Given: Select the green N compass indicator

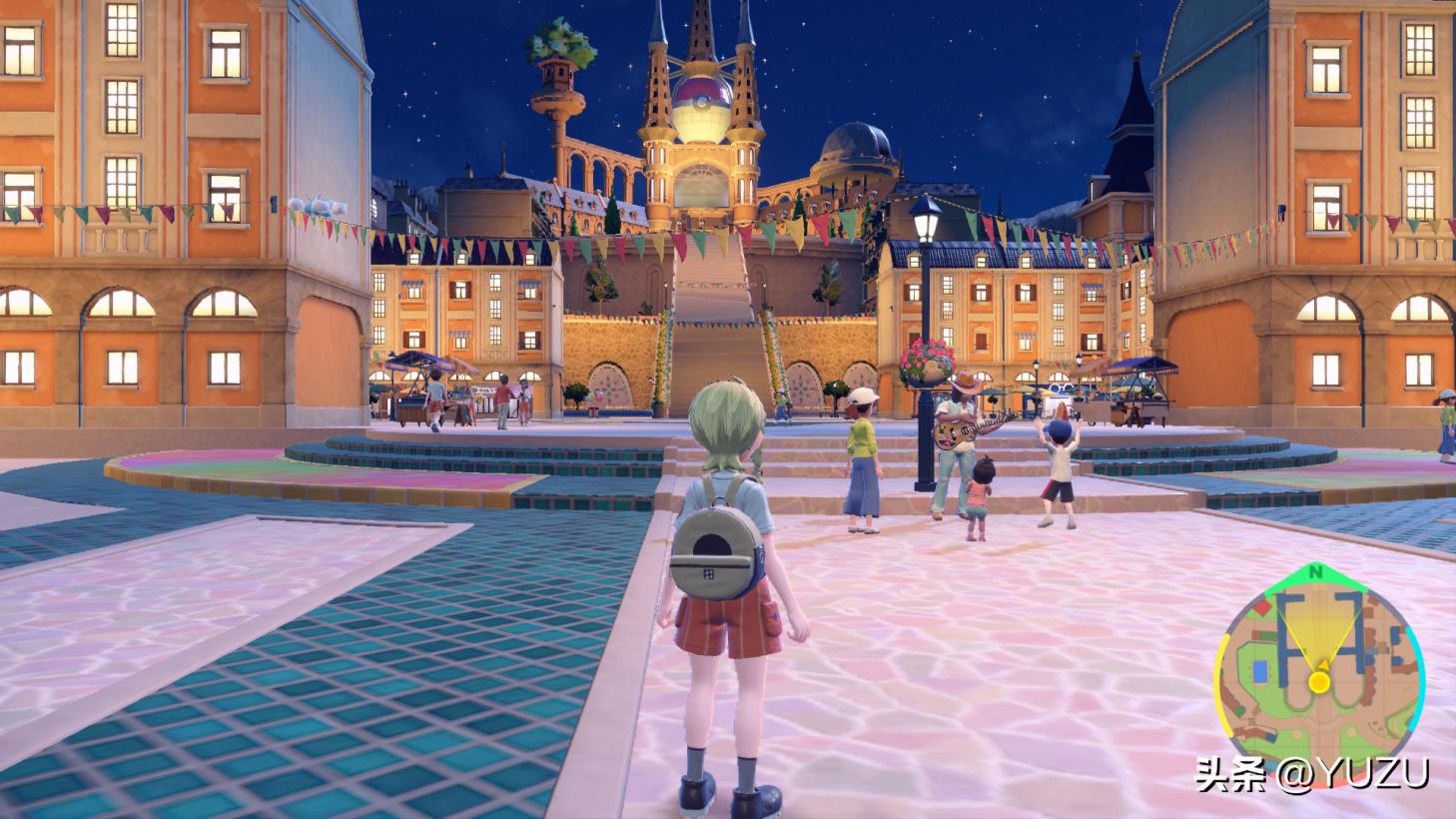Looking at the screenshot, I should point(1316,572).
